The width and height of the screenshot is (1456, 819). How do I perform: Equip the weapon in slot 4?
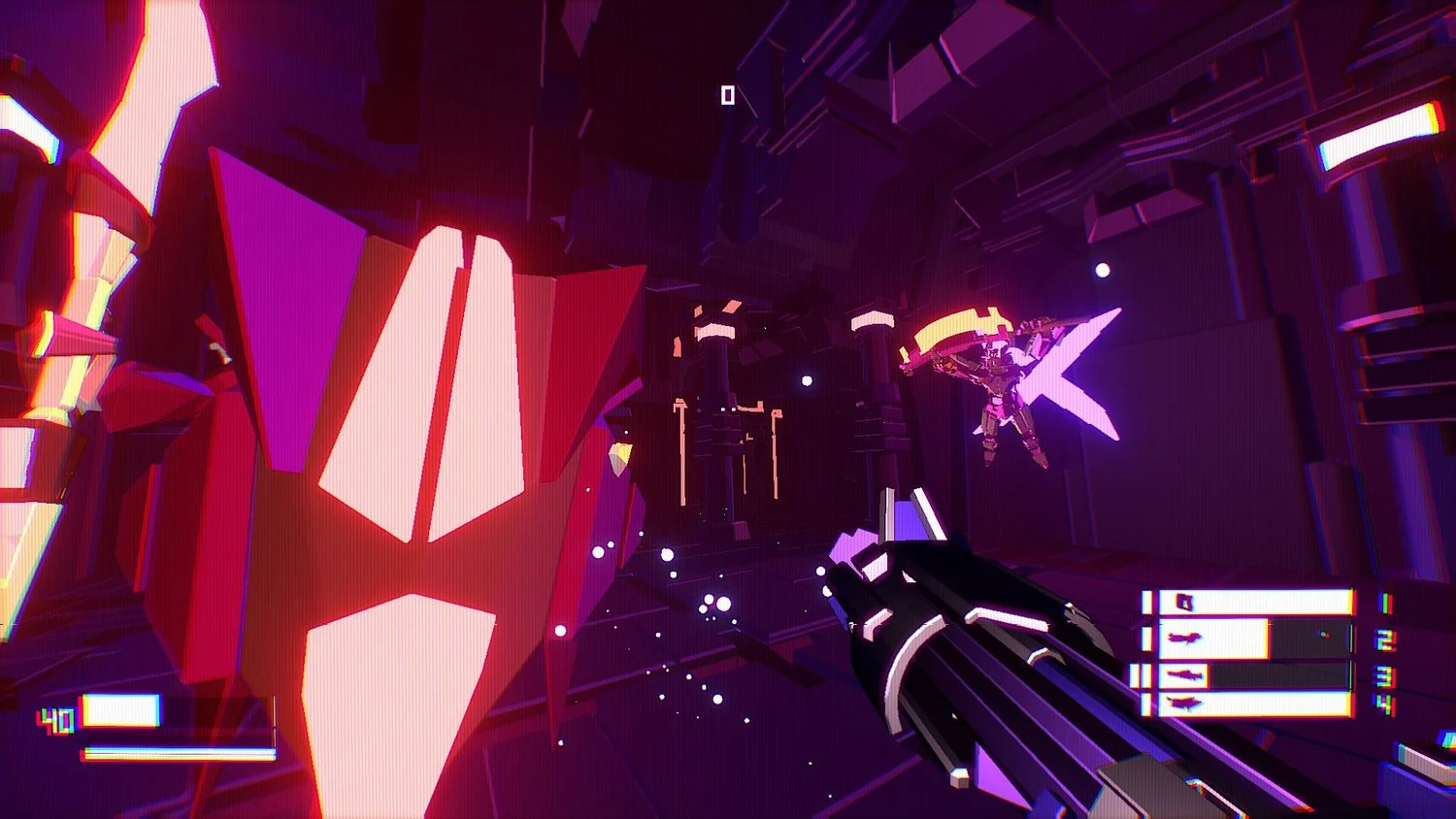tap(1247, 704)
